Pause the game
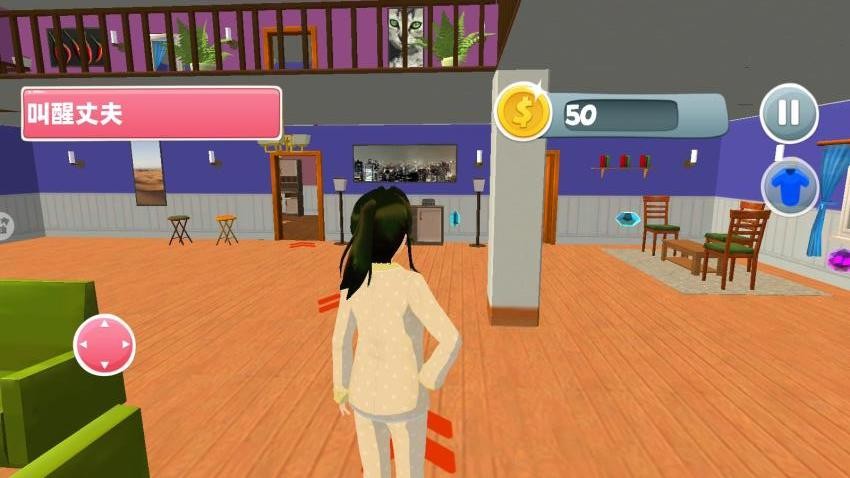This screenshot has height=478, width=850. (789, 113)
